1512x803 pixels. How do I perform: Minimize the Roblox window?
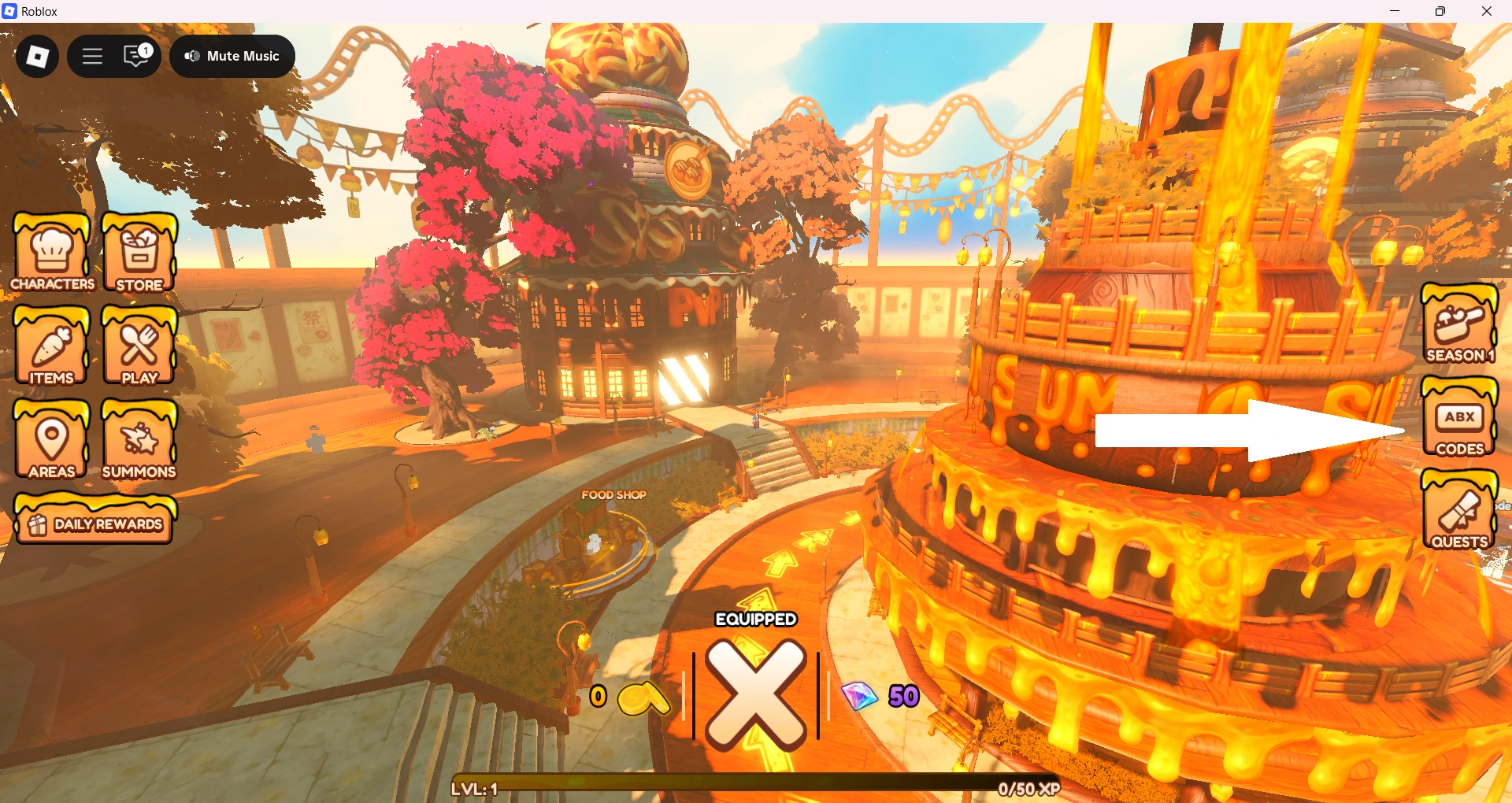coord(1395,11)
